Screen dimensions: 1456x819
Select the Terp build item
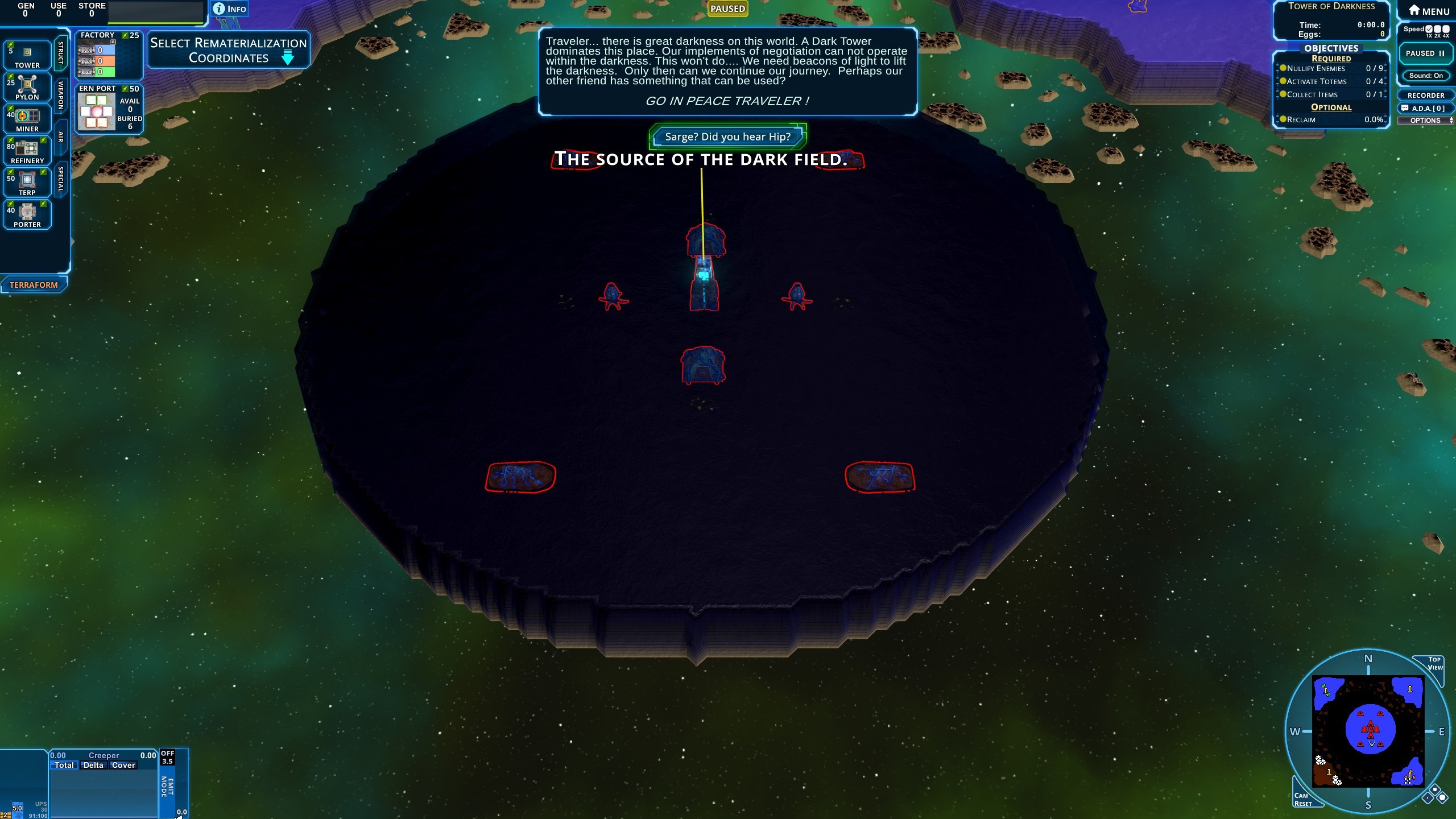click(x=27, y=183)
